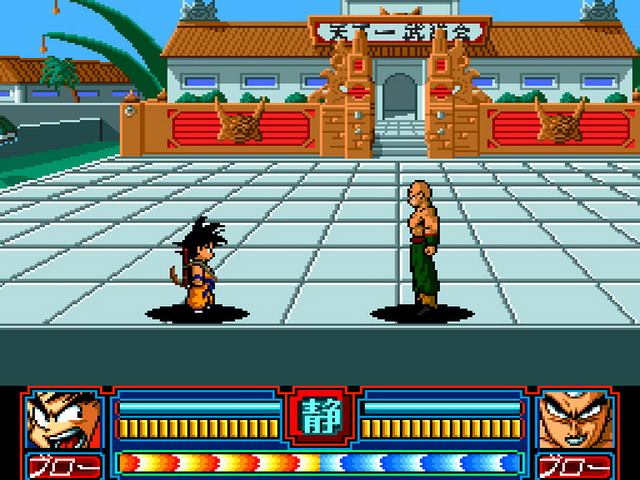Choose the ブロー label beneath the opponent's portrait

pos(575,466)
